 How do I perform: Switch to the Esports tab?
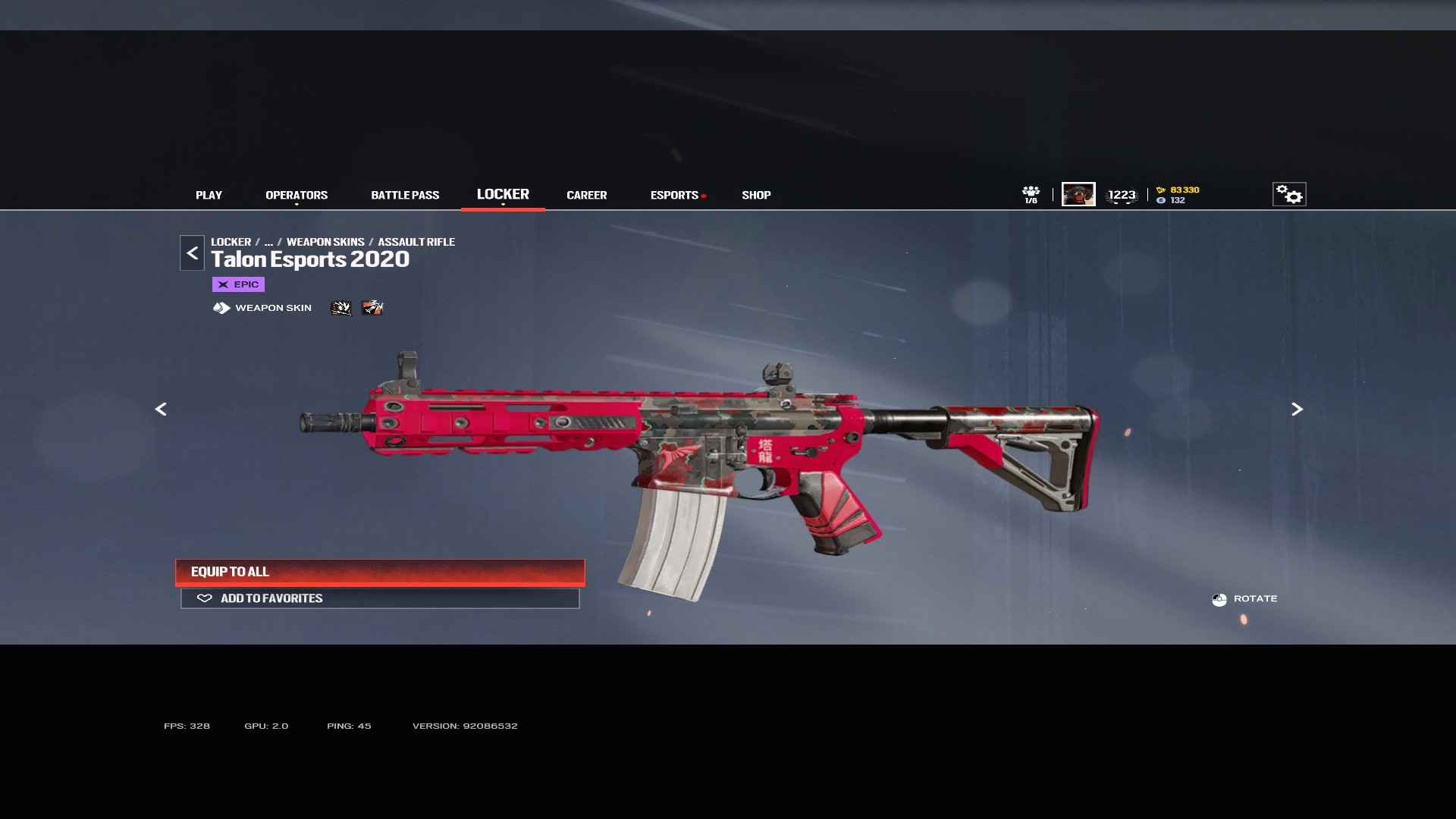click(x=674, y=195)
